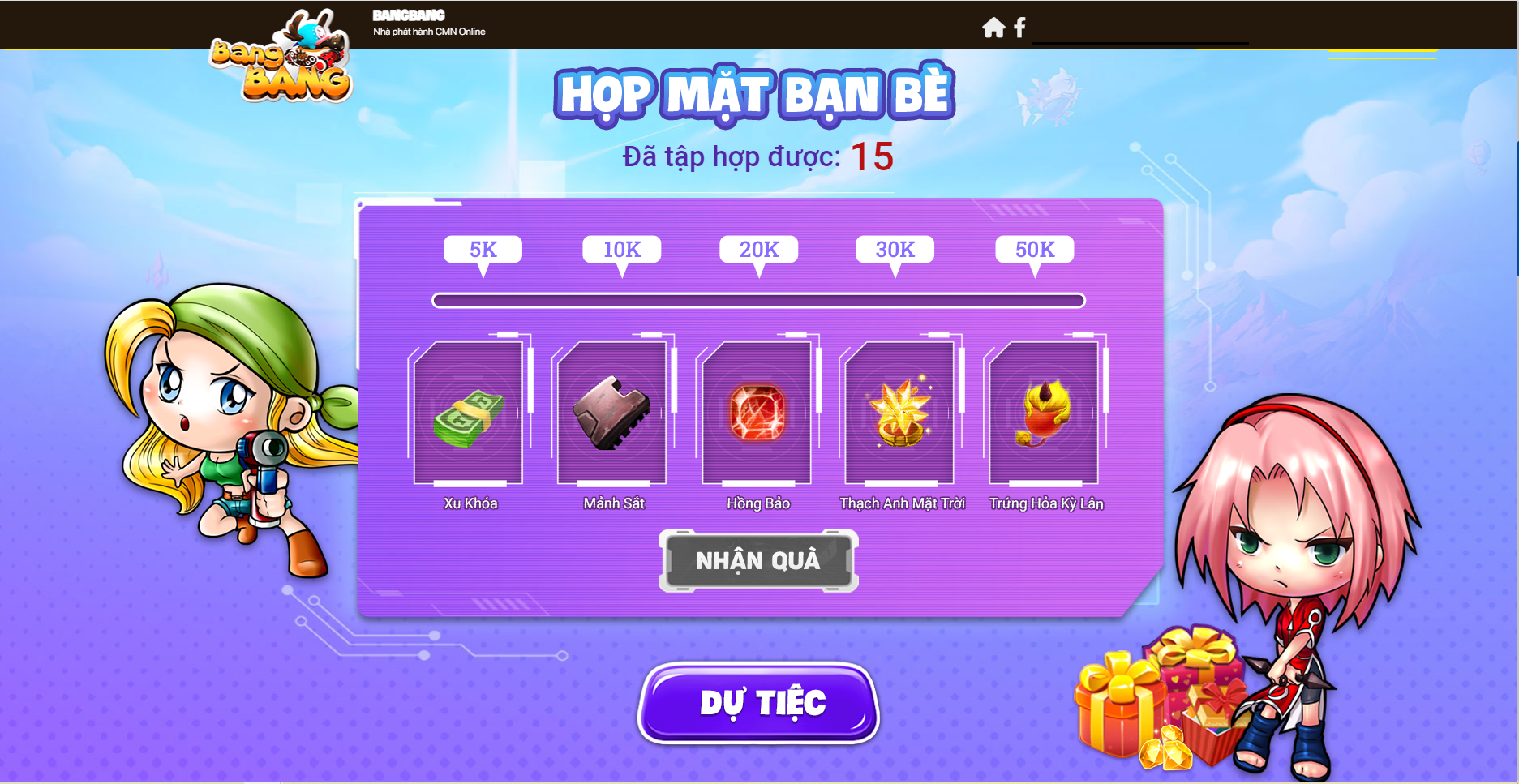Open the Facebook page via the f icon
This screenshot has height=784, width=1519.
click(1019, 27)
